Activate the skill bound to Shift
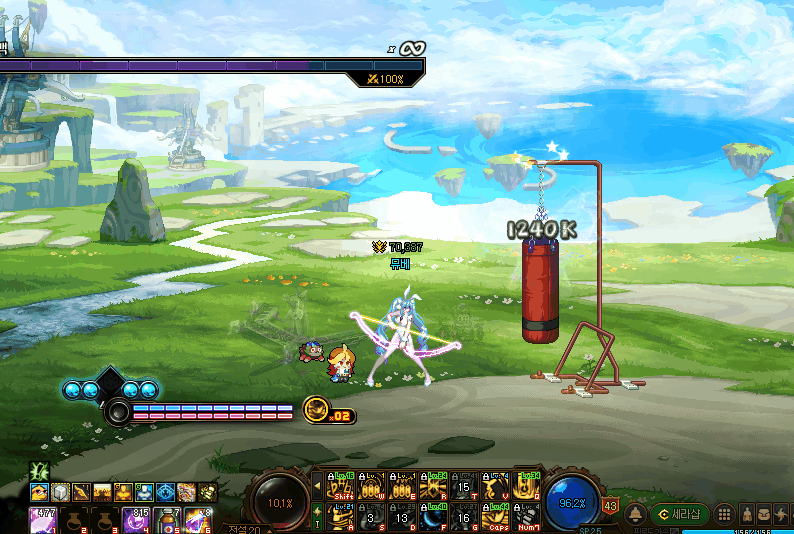The image size is (794, 534). (x=342, y=486)
